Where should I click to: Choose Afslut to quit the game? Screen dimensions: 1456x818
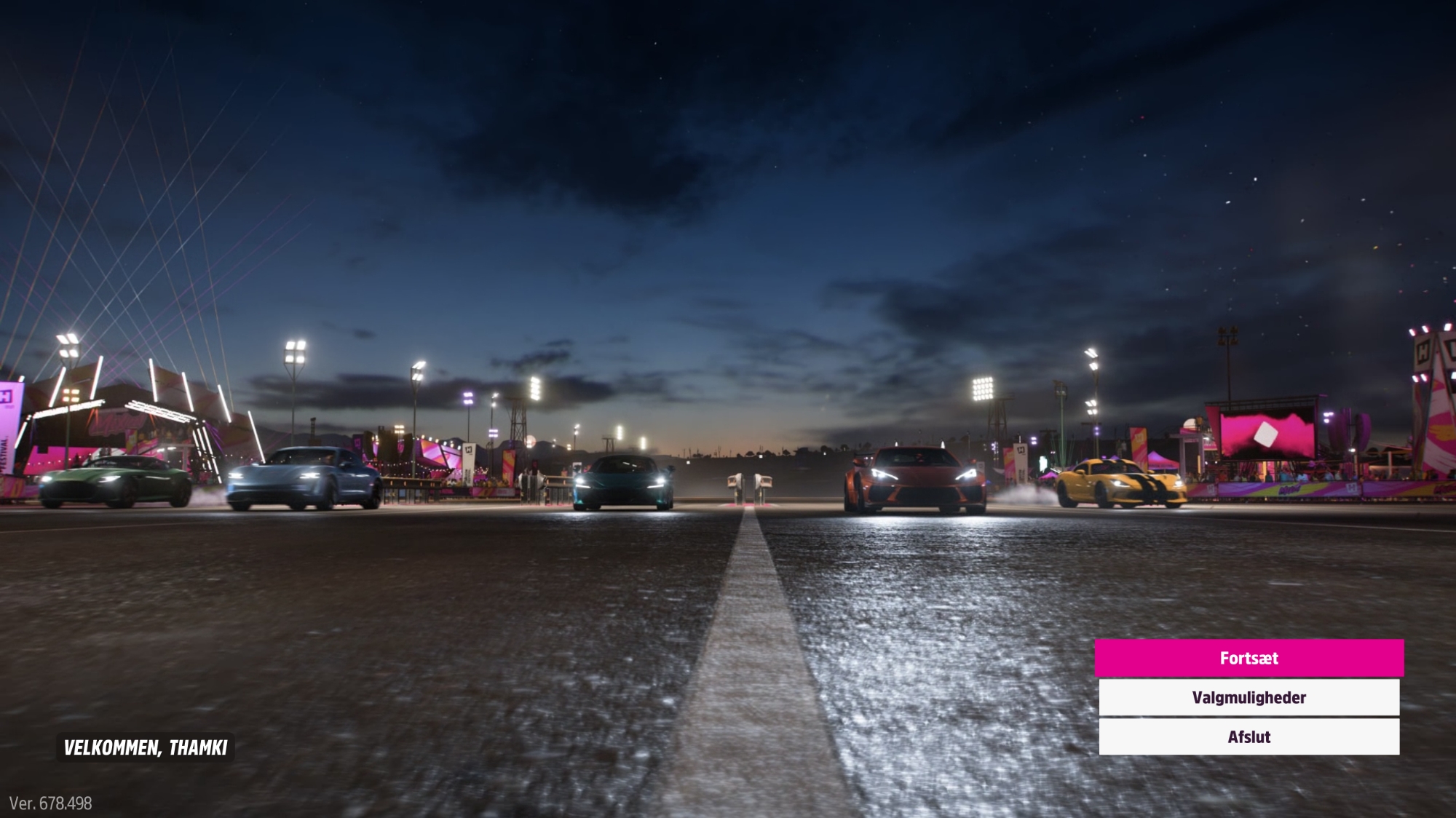coord(1249,736)
